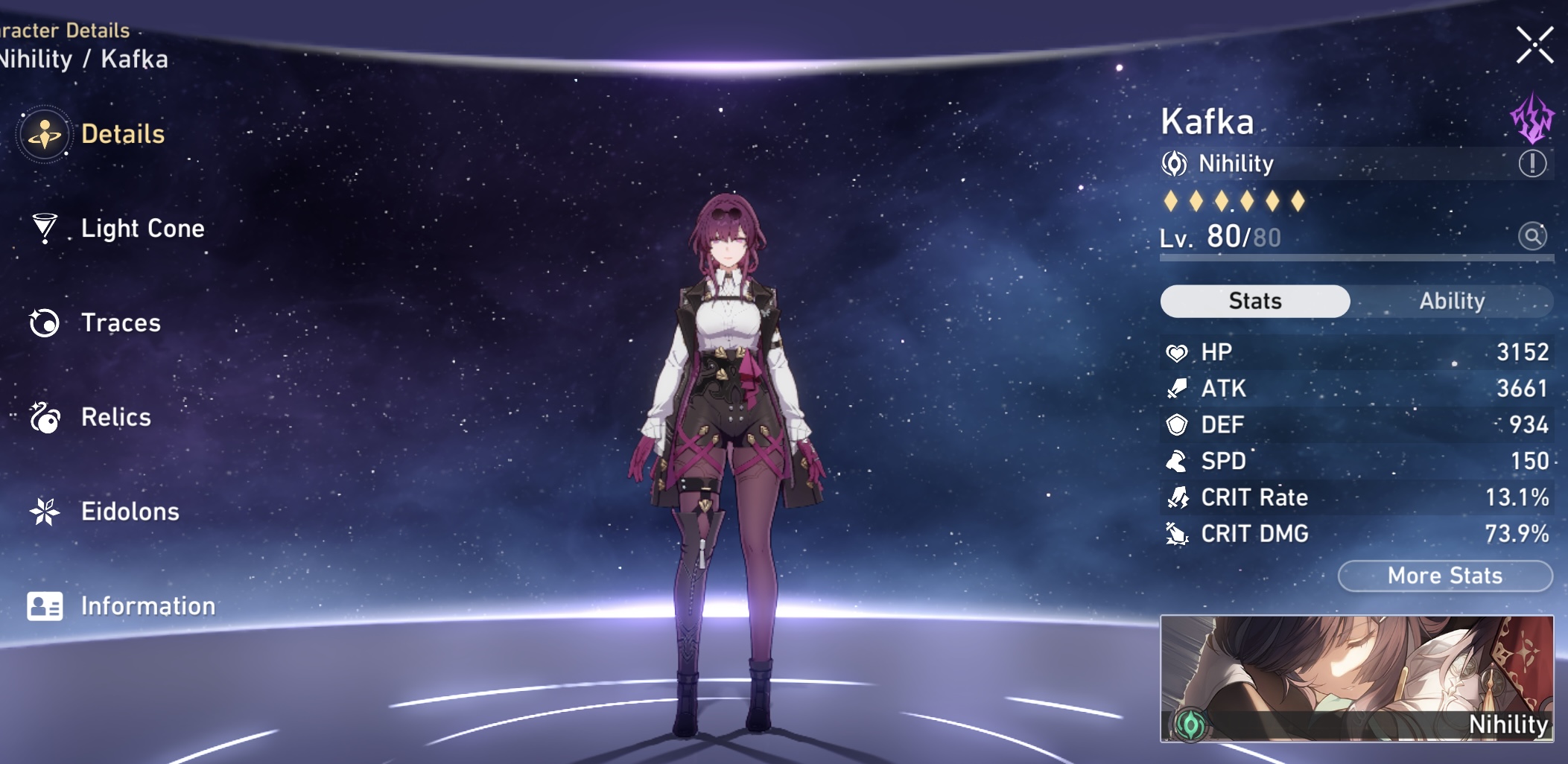
Task: Open the Relics panel
Action: tap(117, 418)
